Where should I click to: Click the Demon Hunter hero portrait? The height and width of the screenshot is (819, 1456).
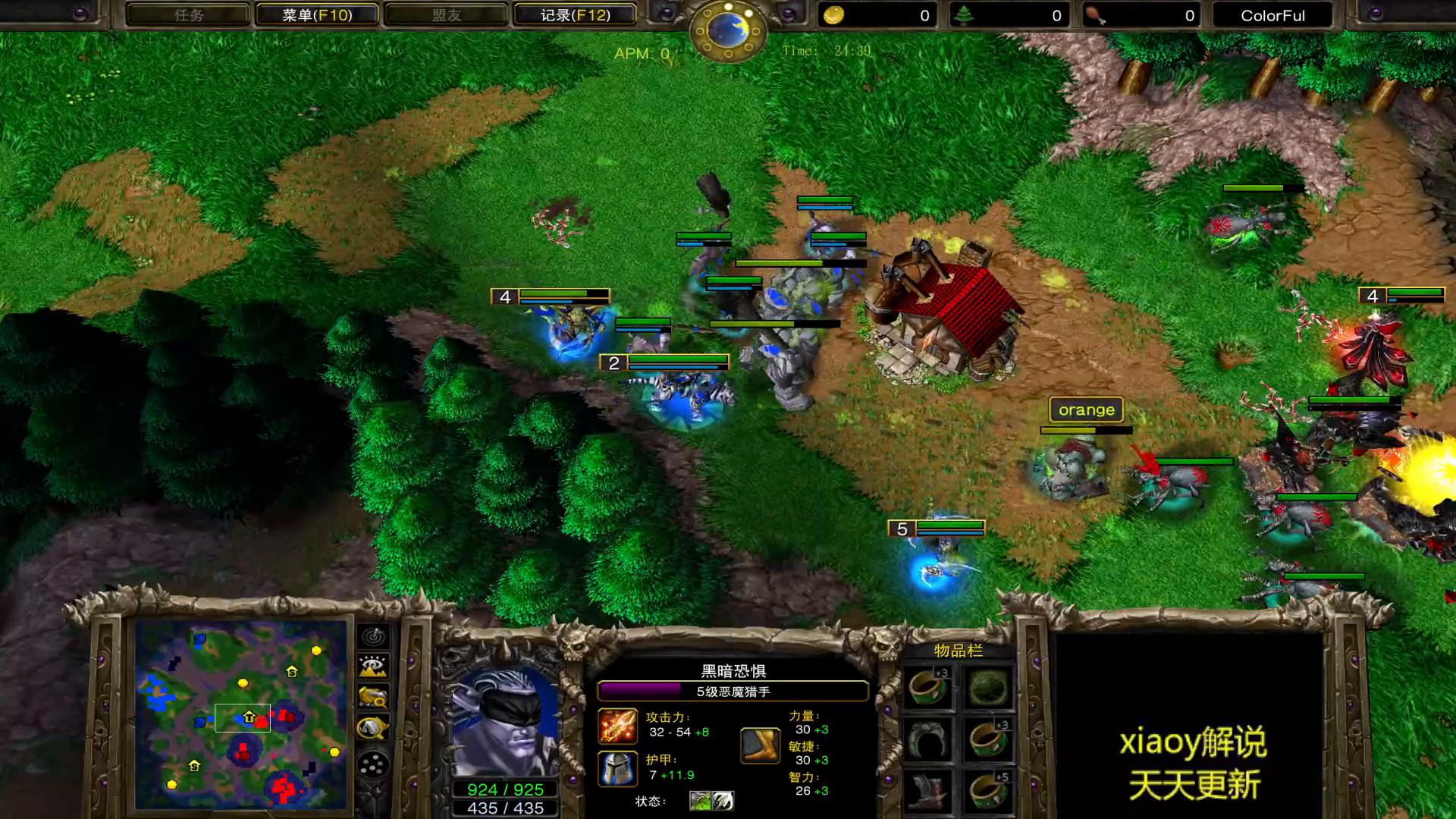[x=504, y=720]
